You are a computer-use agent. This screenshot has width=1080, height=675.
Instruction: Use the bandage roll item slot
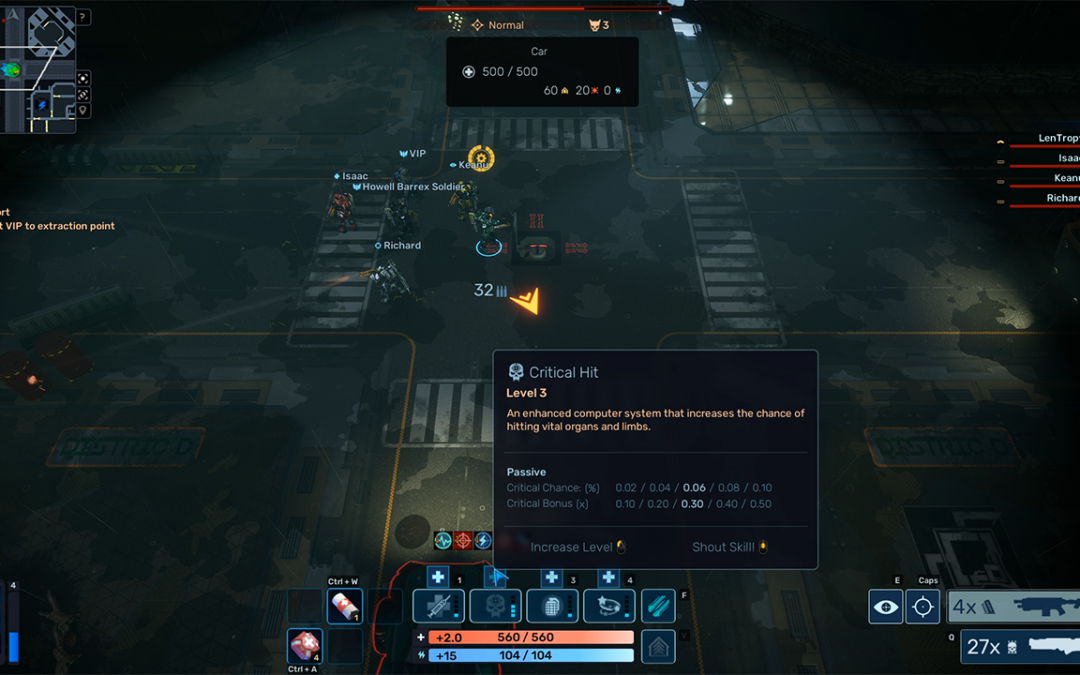click(x=344, y=606)
